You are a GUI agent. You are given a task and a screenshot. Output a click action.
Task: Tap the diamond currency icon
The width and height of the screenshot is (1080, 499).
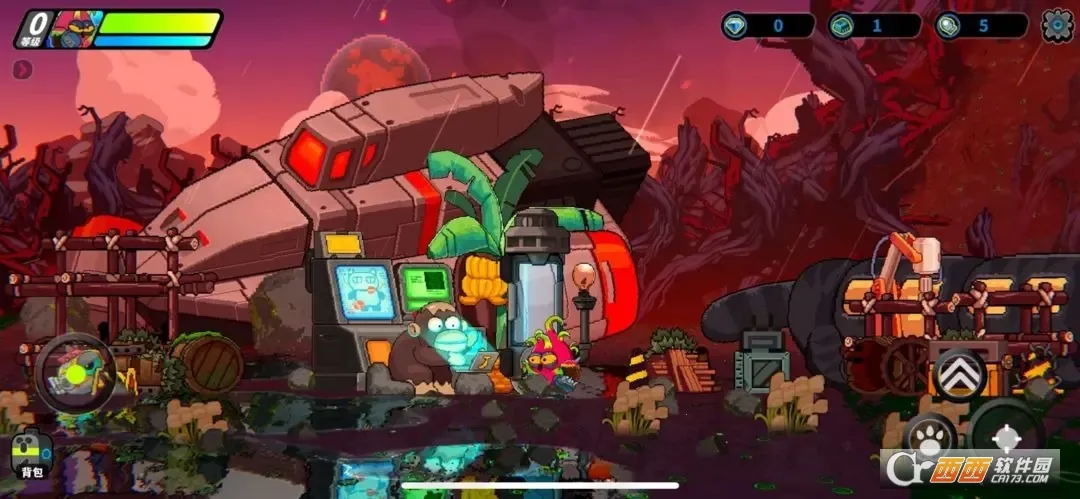[x=735, y=26]
